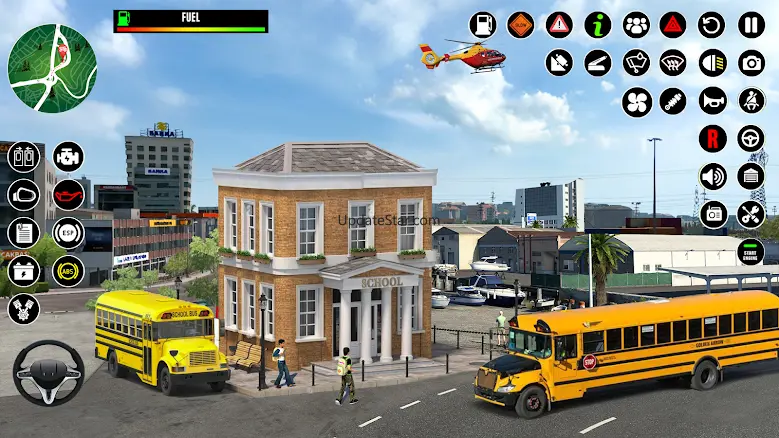Fasten the seatbelt icon
779x438 pixels.
point(751,101)
